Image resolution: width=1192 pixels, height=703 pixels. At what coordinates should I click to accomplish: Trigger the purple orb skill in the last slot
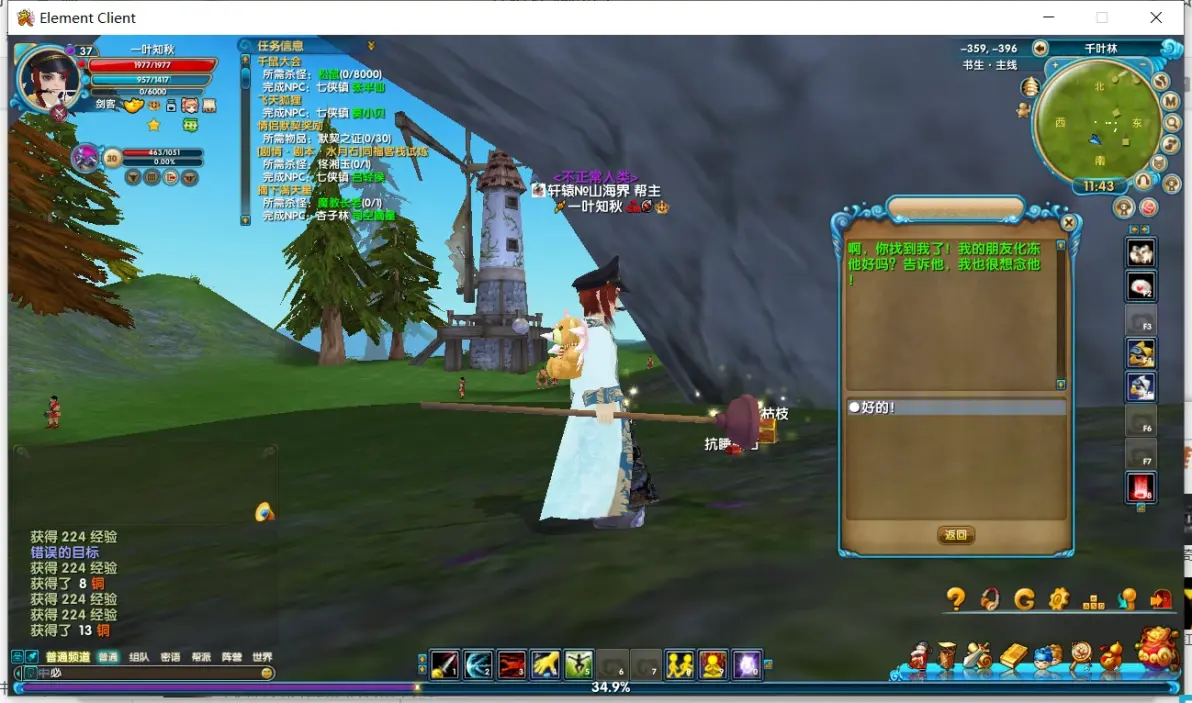(x=747, y=664)
